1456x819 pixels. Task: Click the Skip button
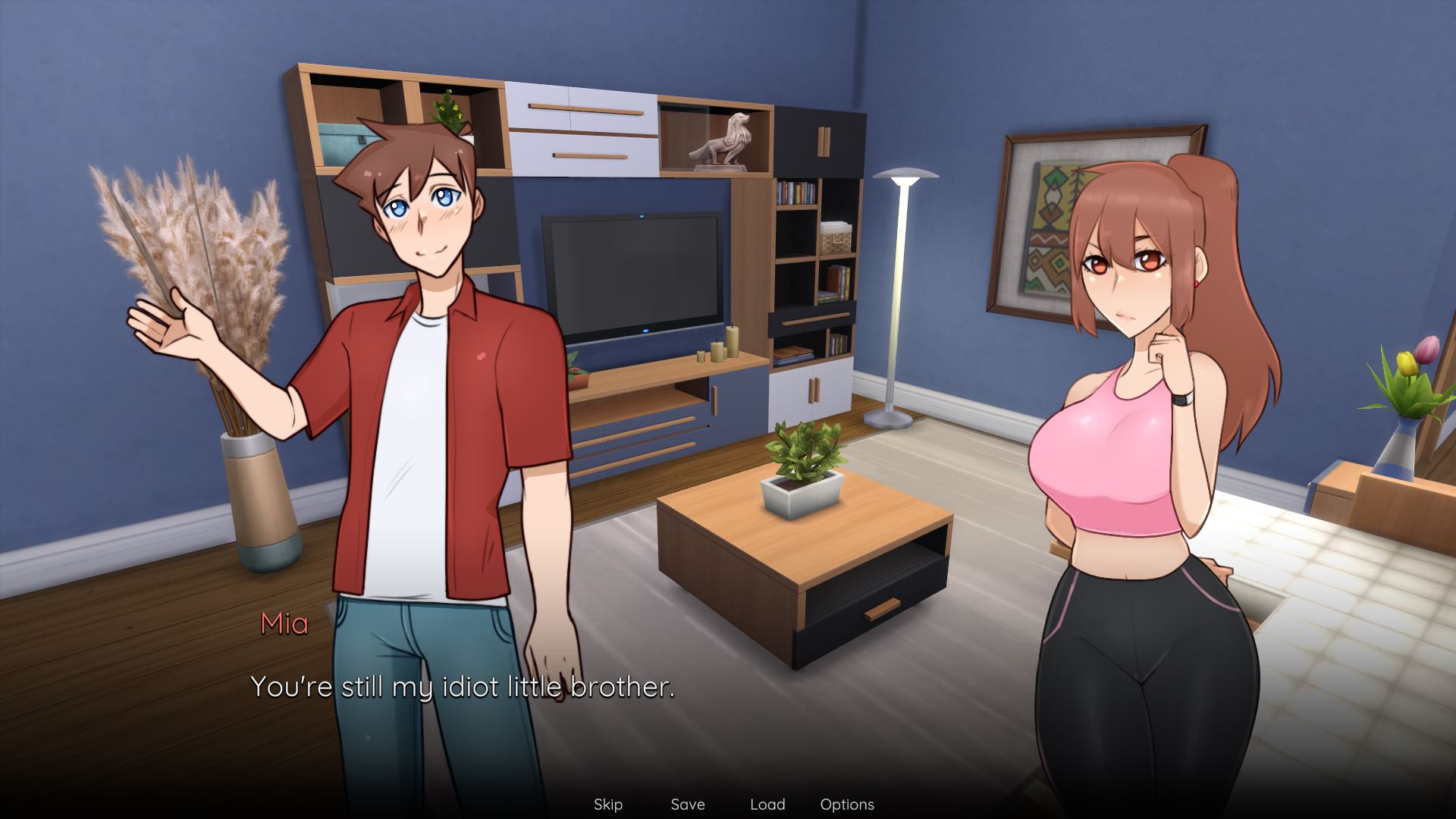607,805
